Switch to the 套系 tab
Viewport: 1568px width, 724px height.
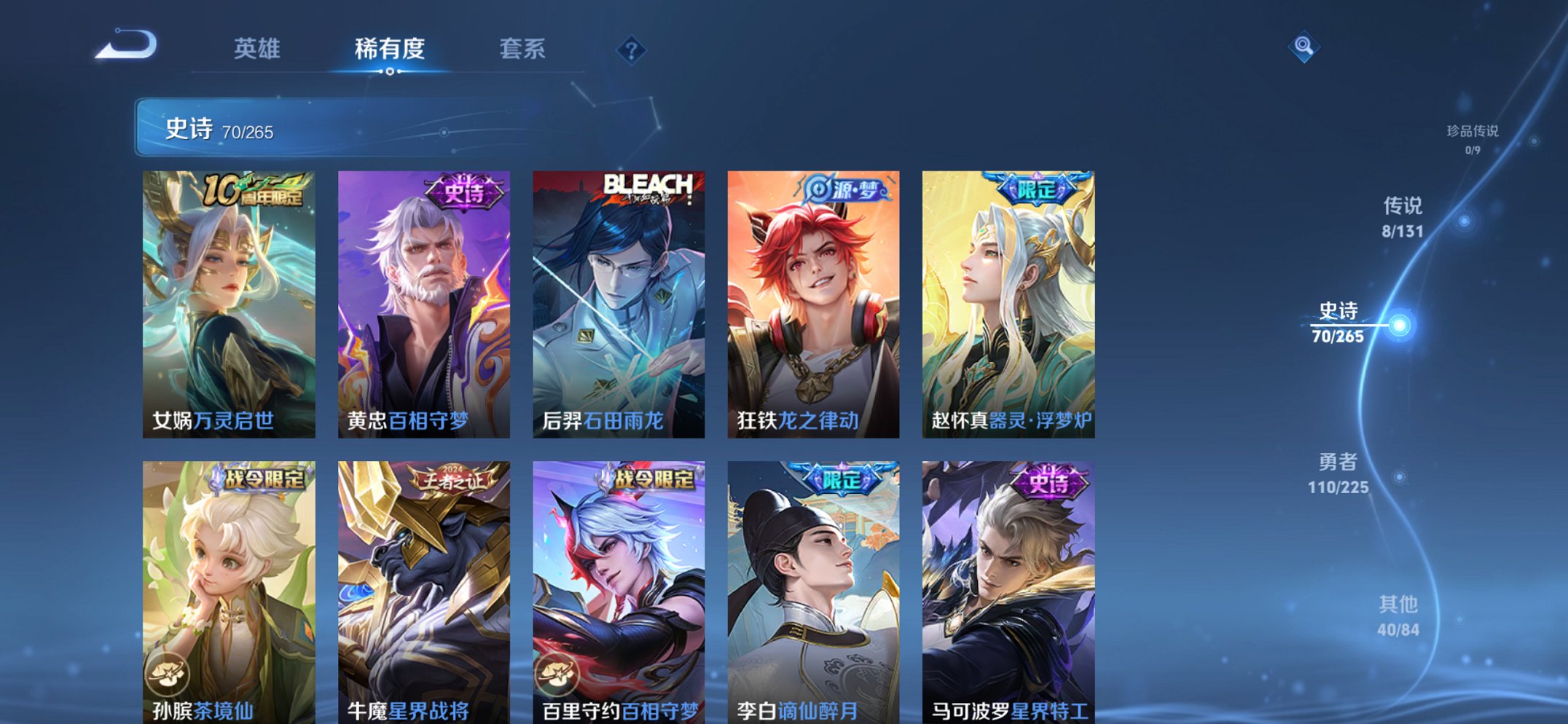(x=525, y=48)
